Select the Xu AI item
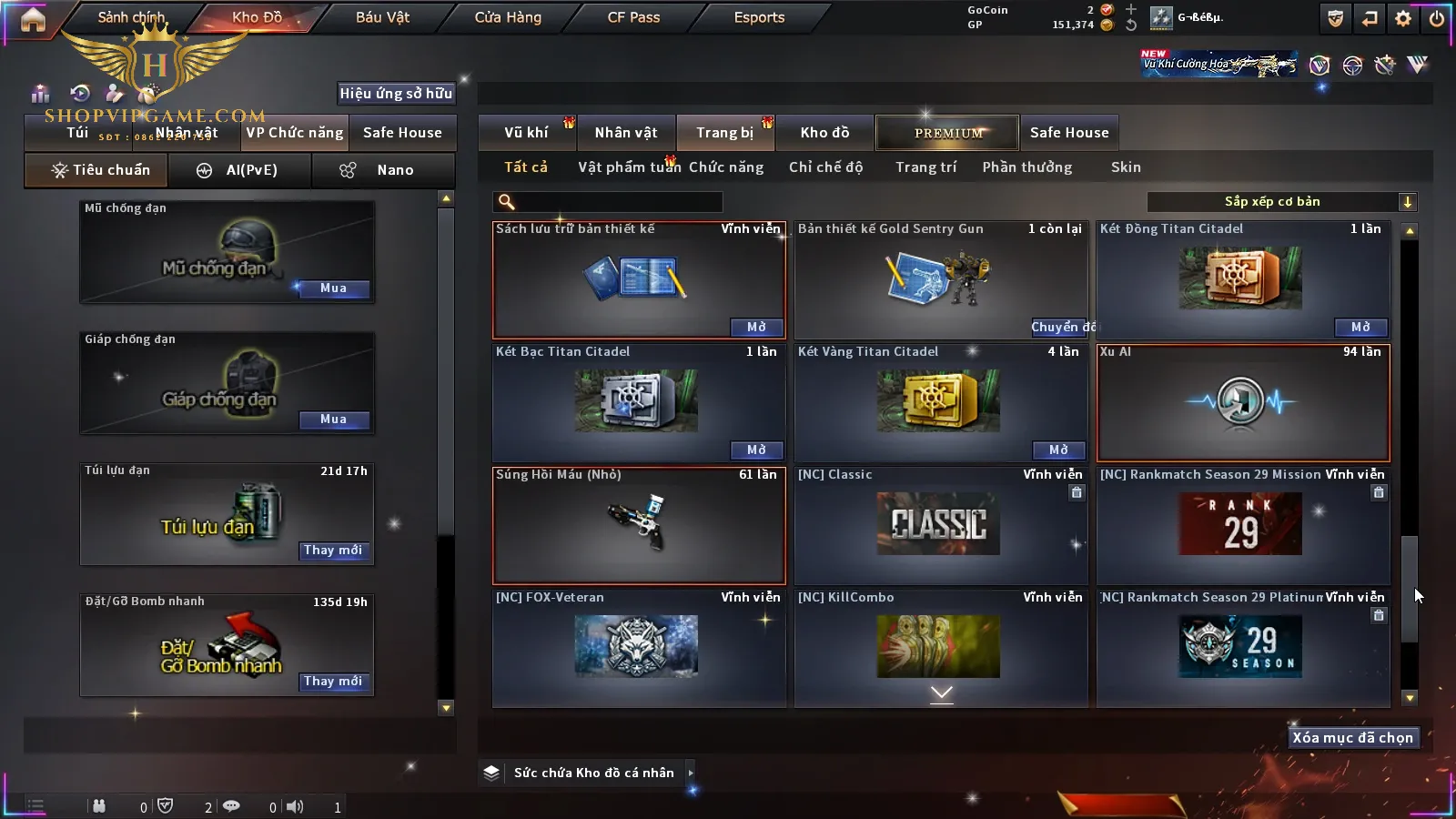 click(1243, 402)
